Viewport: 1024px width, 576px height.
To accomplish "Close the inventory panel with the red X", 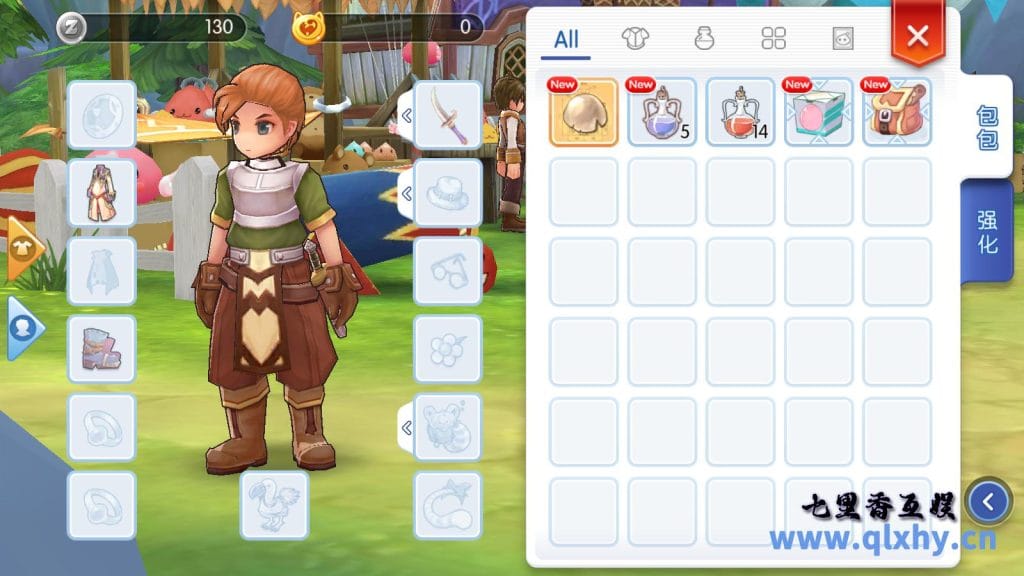I will click(917, 37).
